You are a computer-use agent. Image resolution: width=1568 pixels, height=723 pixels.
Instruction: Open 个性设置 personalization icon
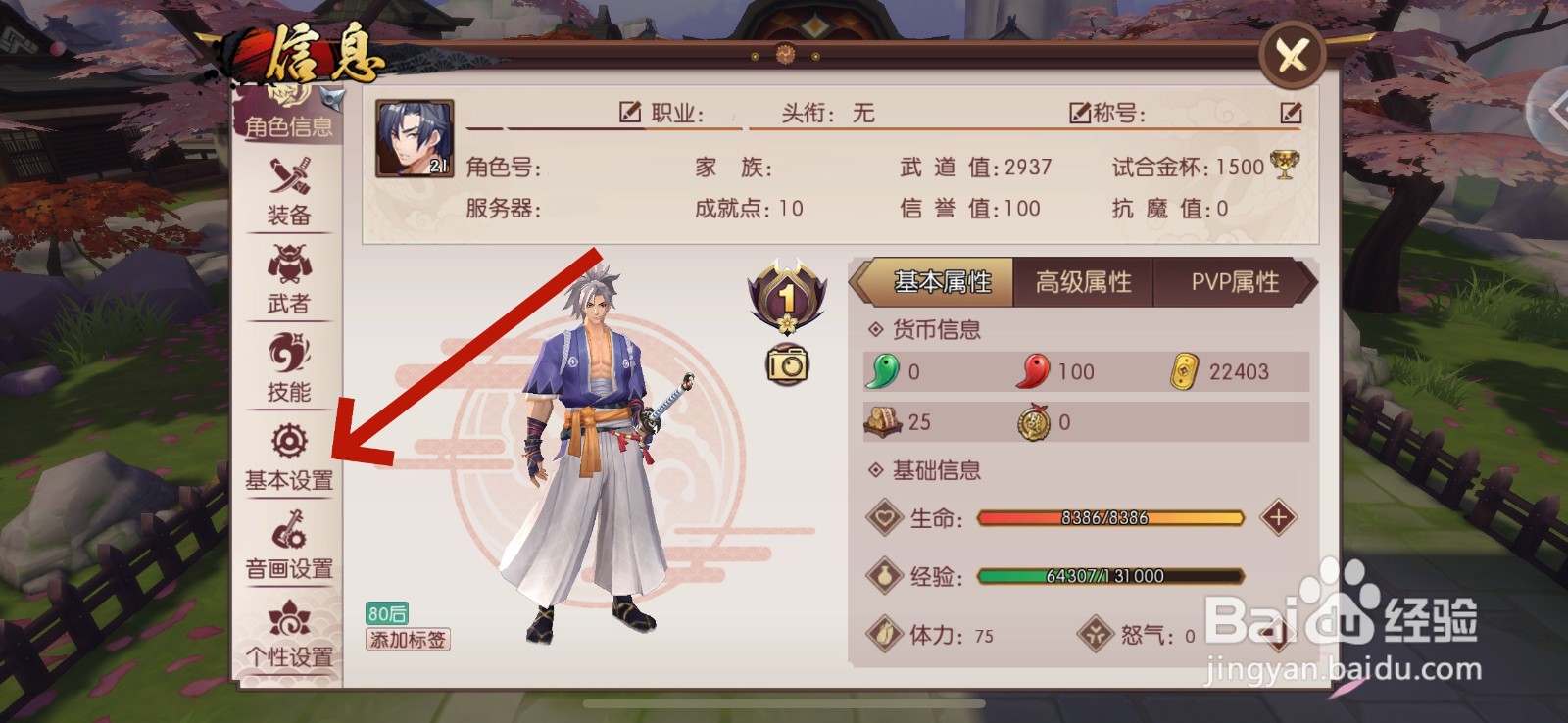[287, 634]
